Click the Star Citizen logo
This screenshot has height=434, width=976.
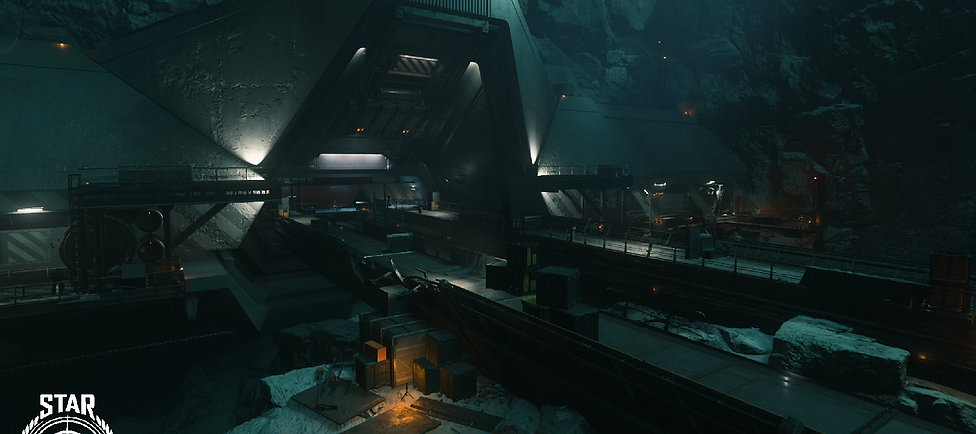[67, 414]
